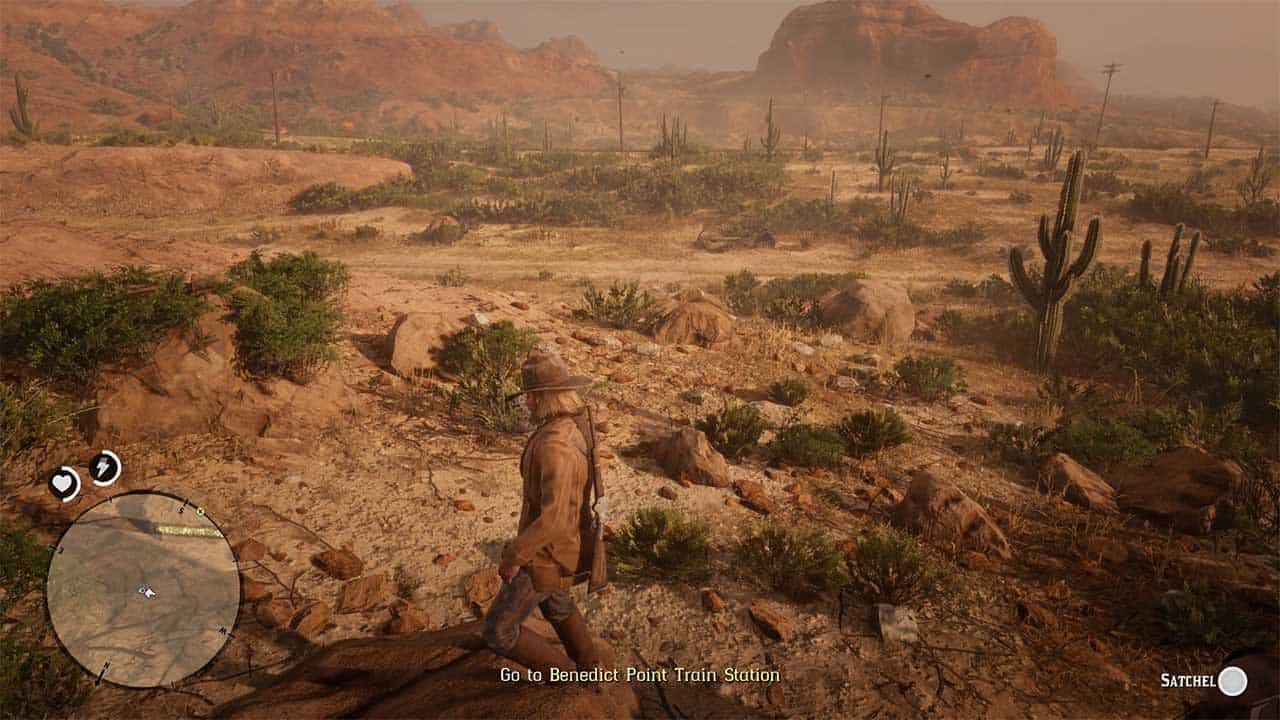Click the waypoint marker on the minimap edge

click(201, 510)
